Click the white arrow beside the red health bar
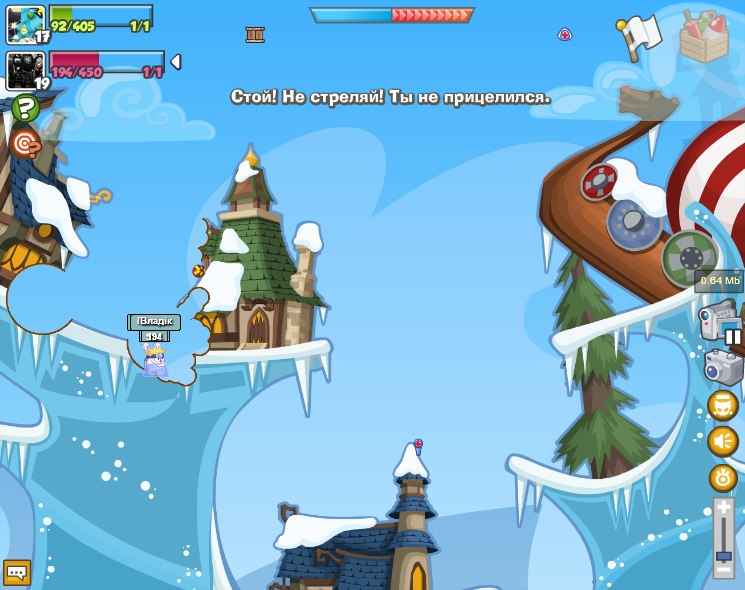The width and height of the screenshot is (745, 590). (x=176, y=62)
